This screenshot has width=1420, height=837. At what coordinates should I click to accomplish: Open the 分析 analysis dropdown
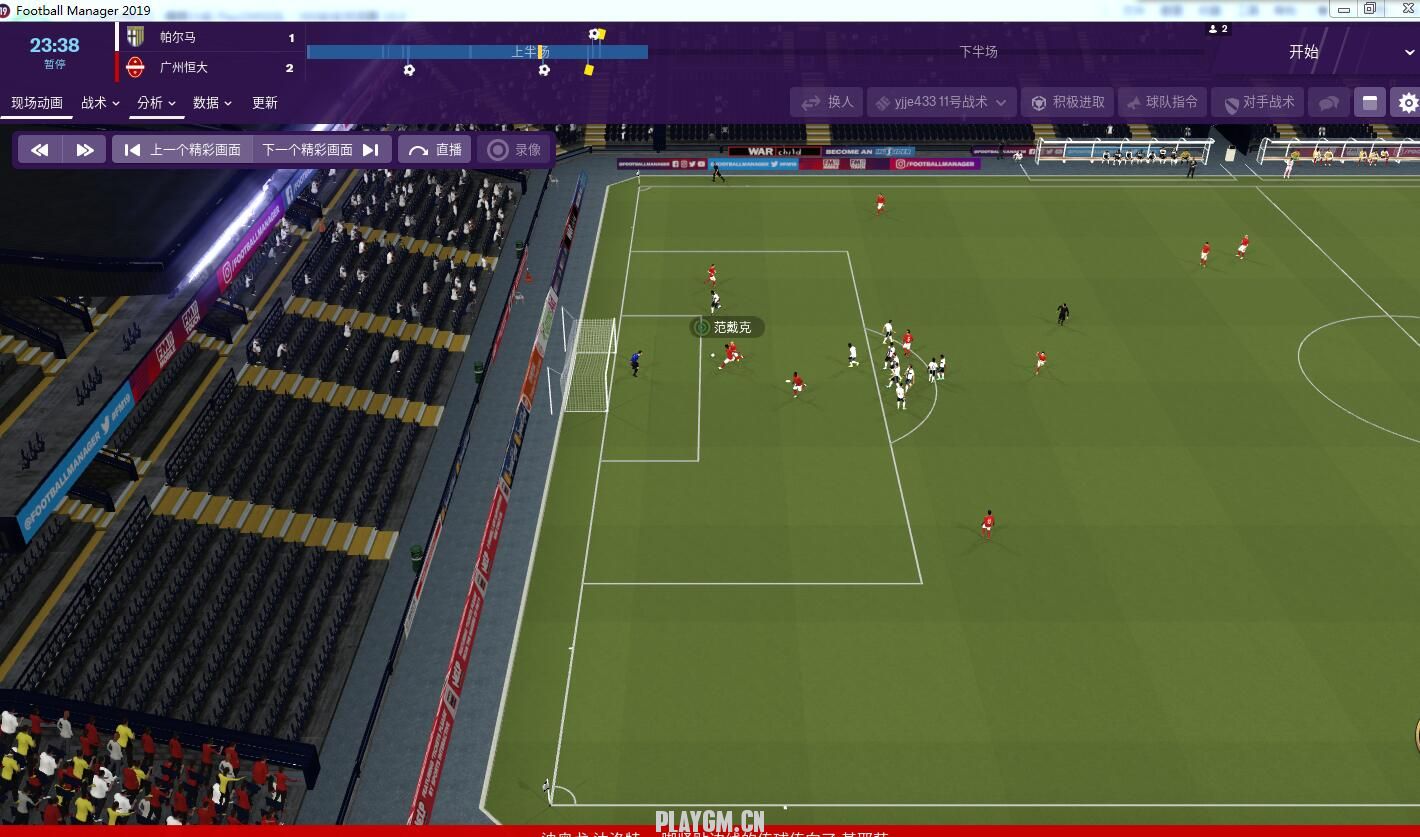point(156,103)
